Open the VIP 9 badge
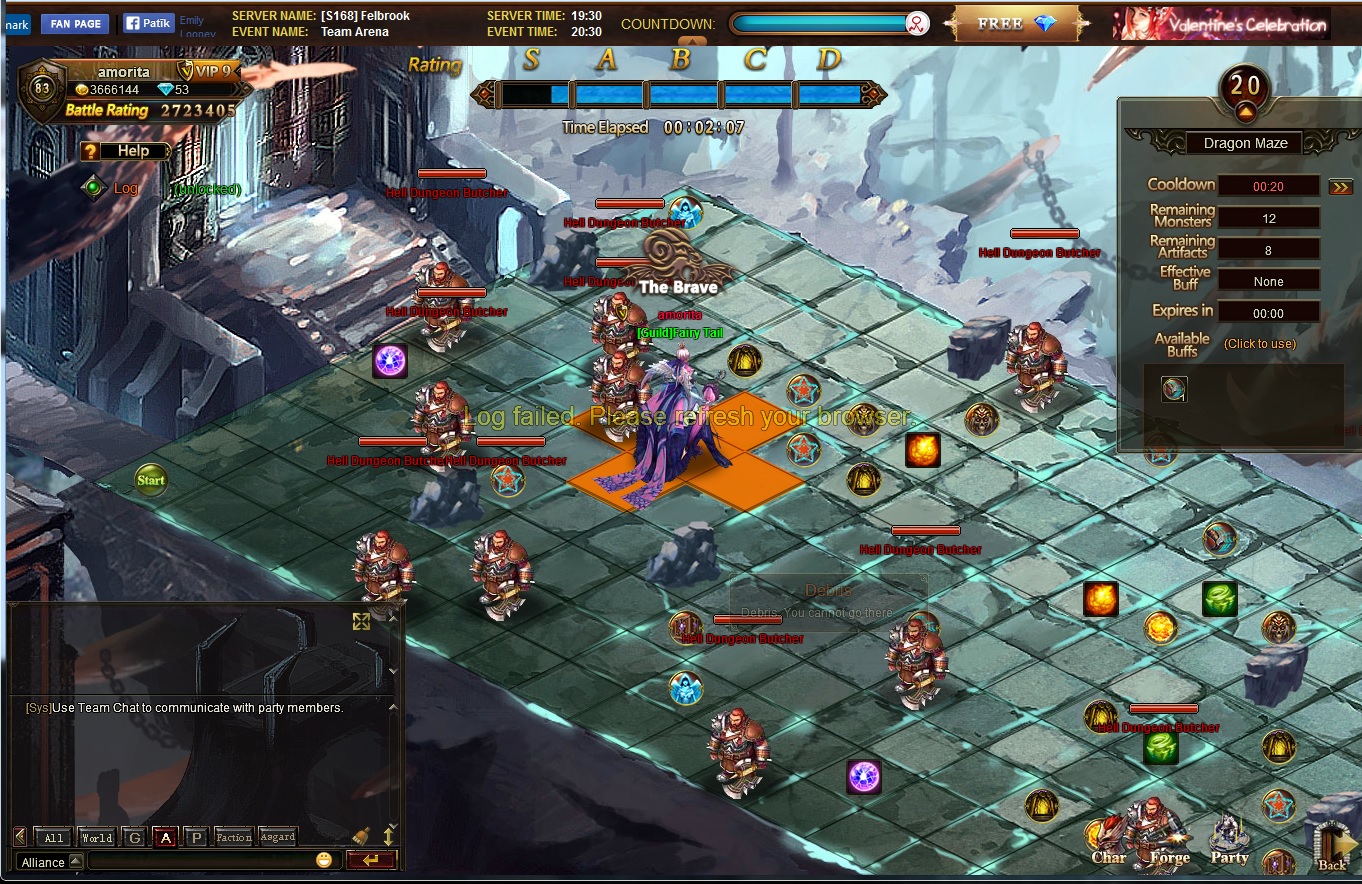Image resolution: width=1362 pixels, height=884 pixels. click(206, 71)
